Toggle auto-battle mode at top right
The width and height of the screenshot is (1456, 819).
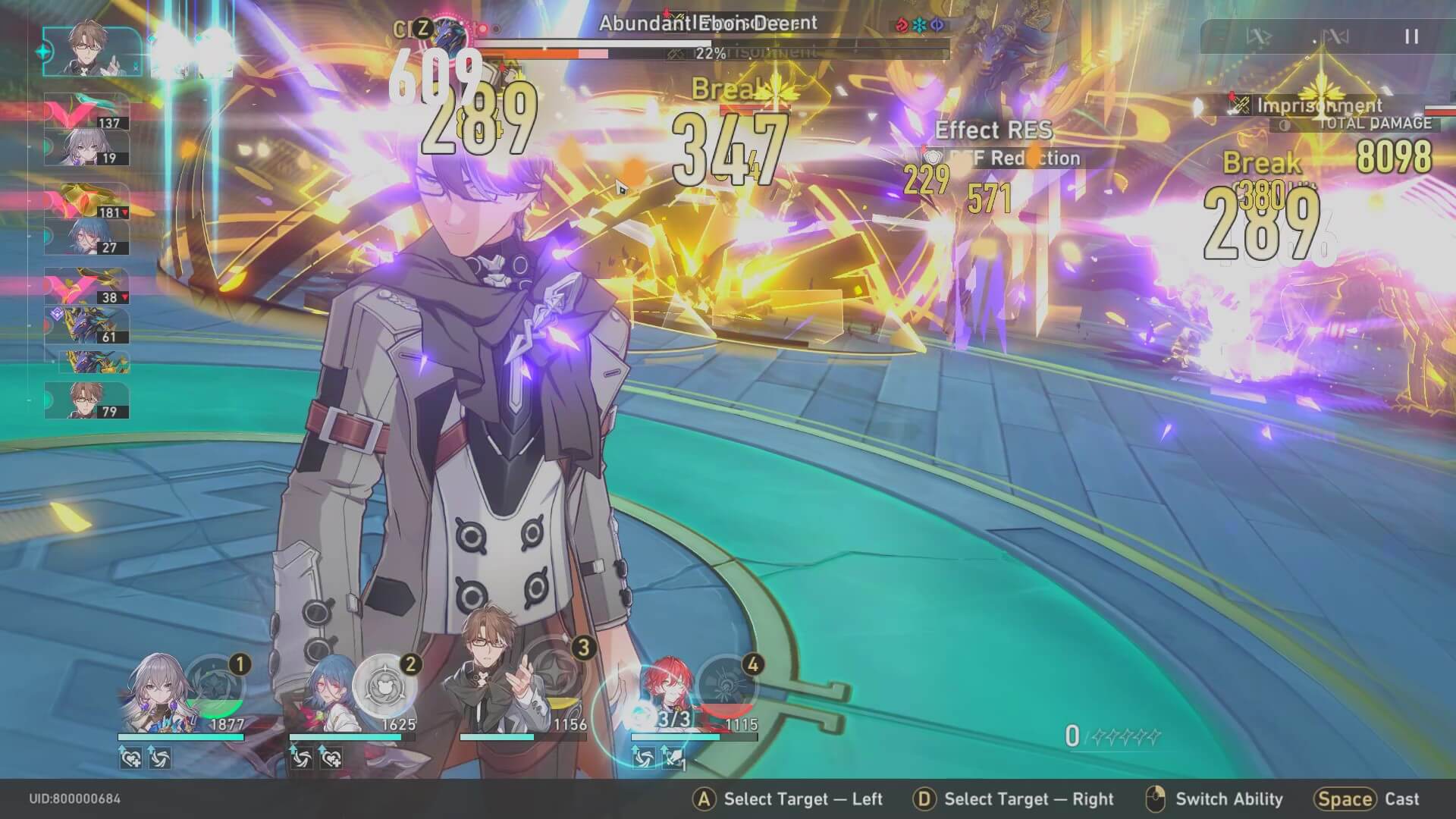click(x=1260, y=36)
